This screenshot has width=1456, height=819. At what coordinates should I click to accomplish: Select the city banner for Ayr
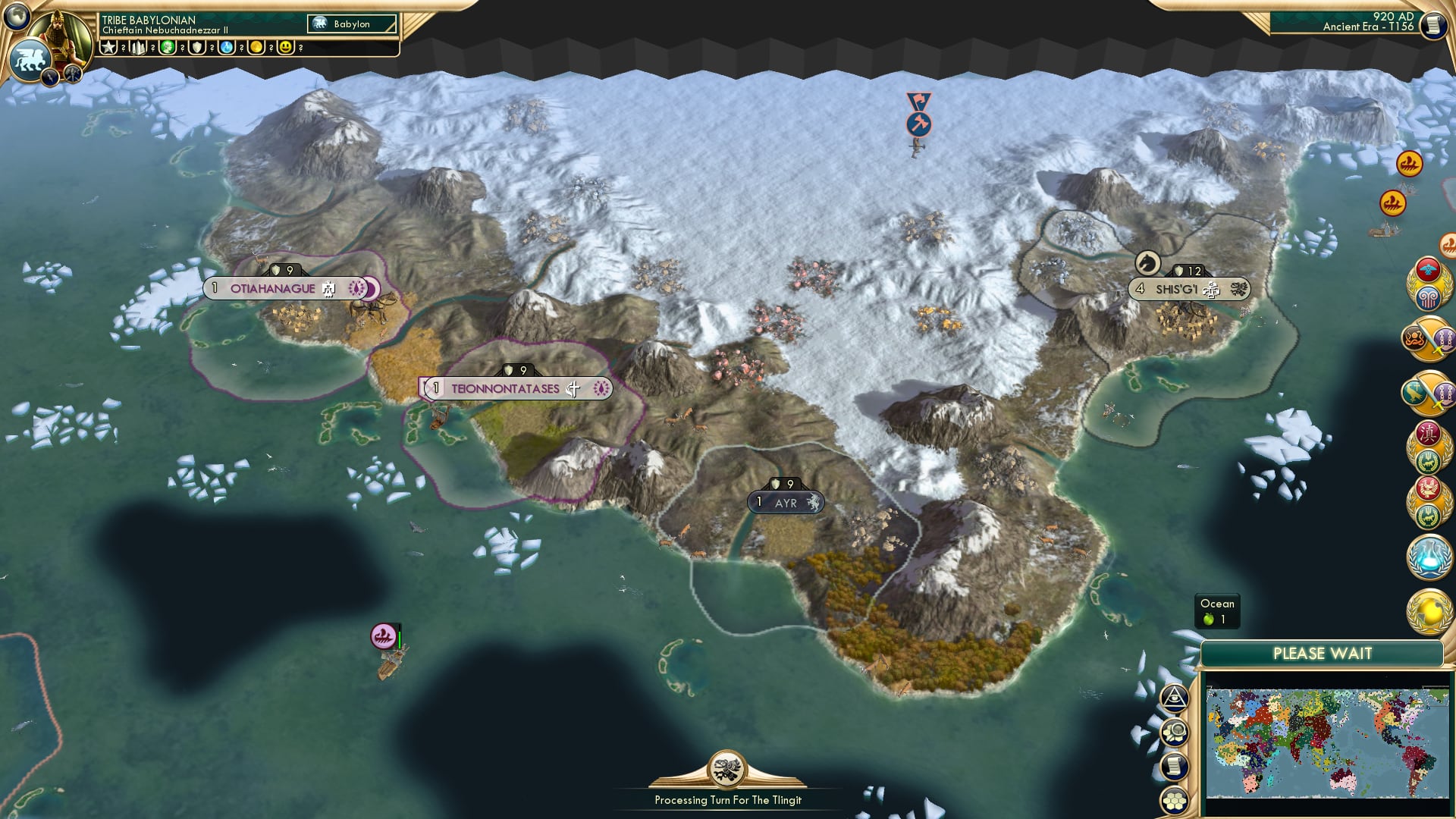[786, 501]
